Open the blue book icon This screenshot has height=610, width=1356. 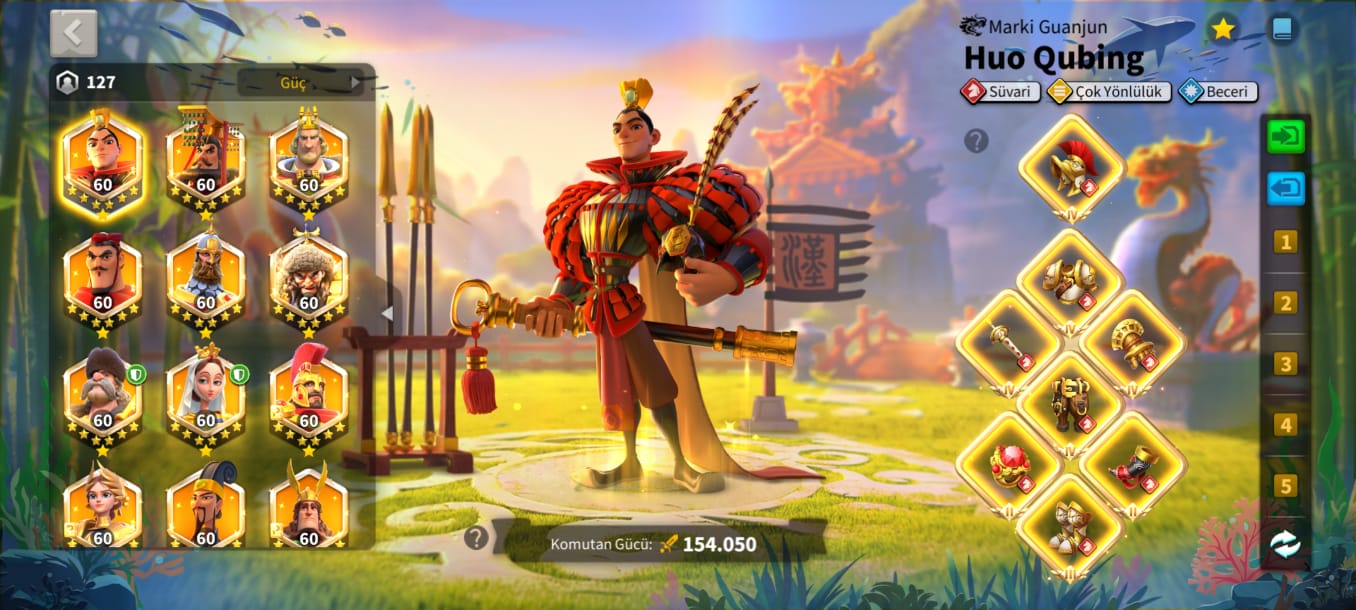tap(1281, 29)
